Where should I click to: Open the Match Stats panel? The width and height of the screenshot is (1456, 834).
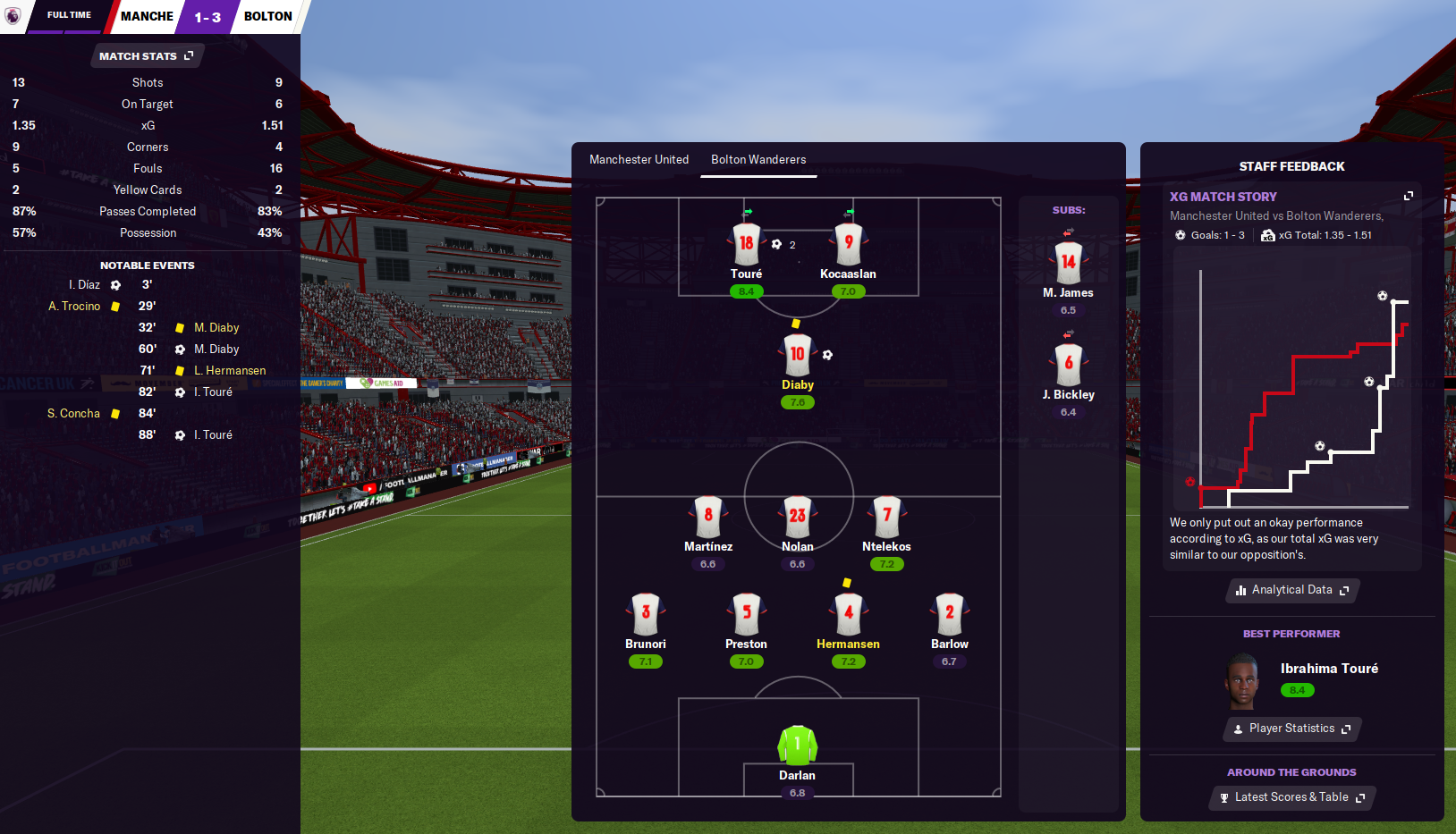point(146,56)
